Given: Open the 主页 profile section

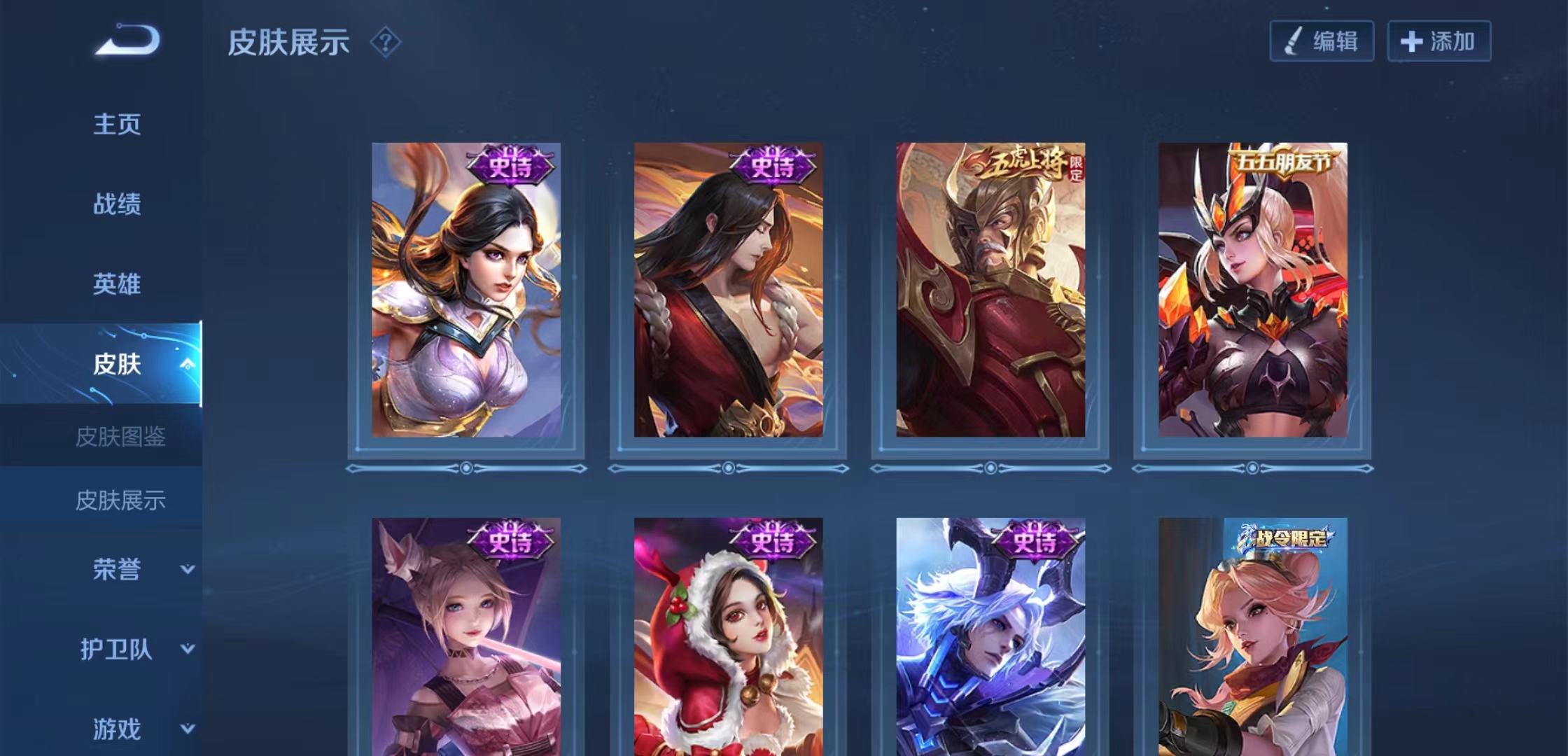Looking at the screenshot, I should point(117,125).
